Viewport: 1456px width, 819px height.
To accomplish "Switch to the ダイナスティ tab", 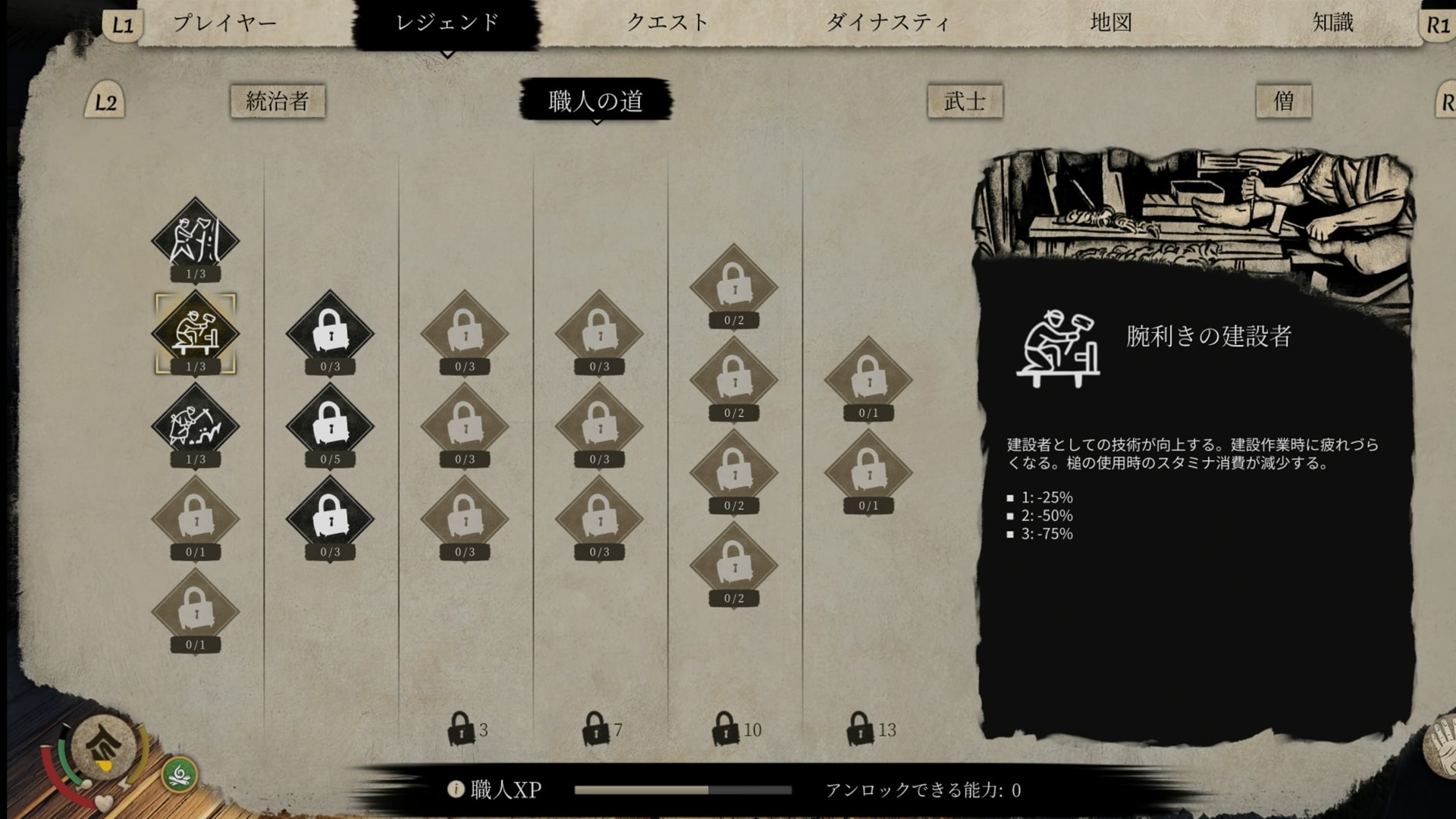I will point(887,23).
